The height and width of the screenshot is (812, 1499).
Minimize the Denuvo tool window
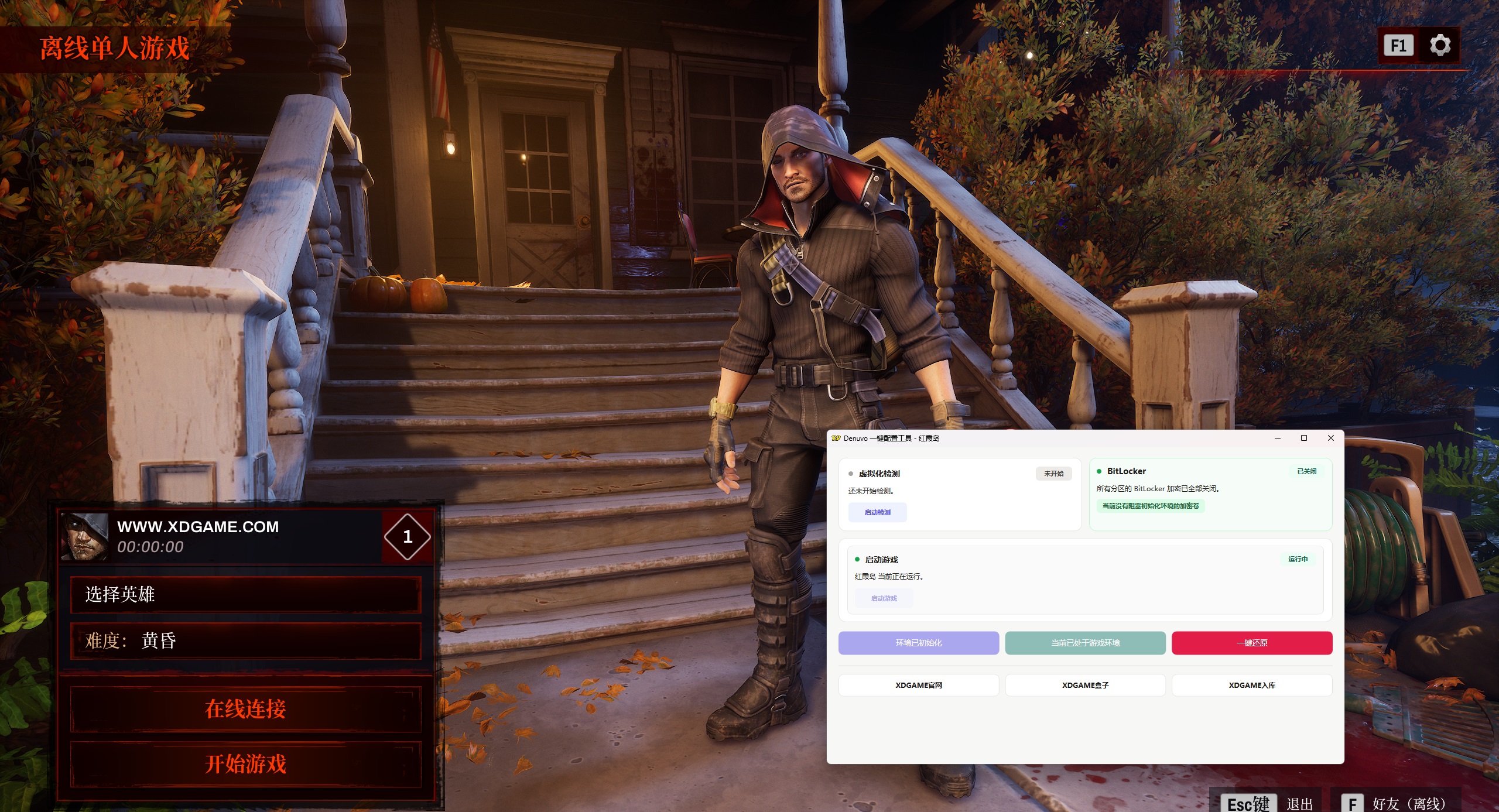click(x=1278, y=438)
